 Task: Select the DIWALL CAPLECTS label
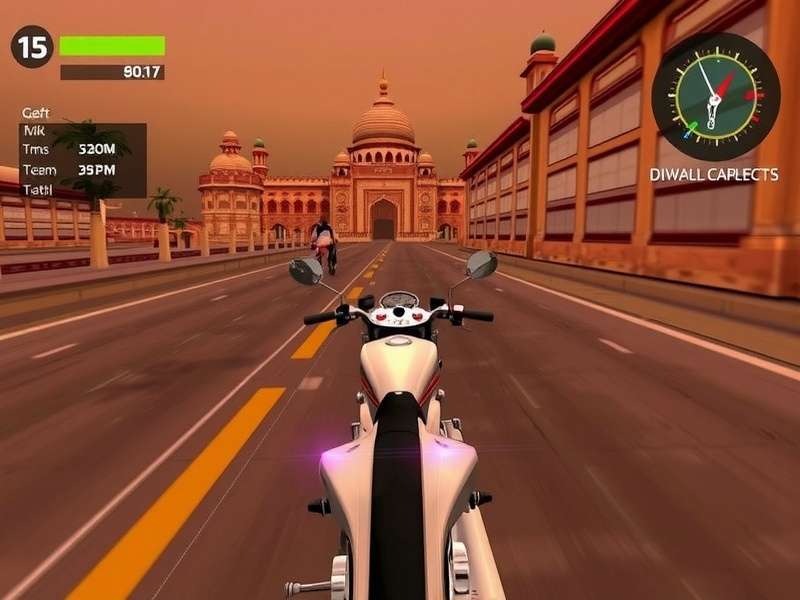point(714,174)
